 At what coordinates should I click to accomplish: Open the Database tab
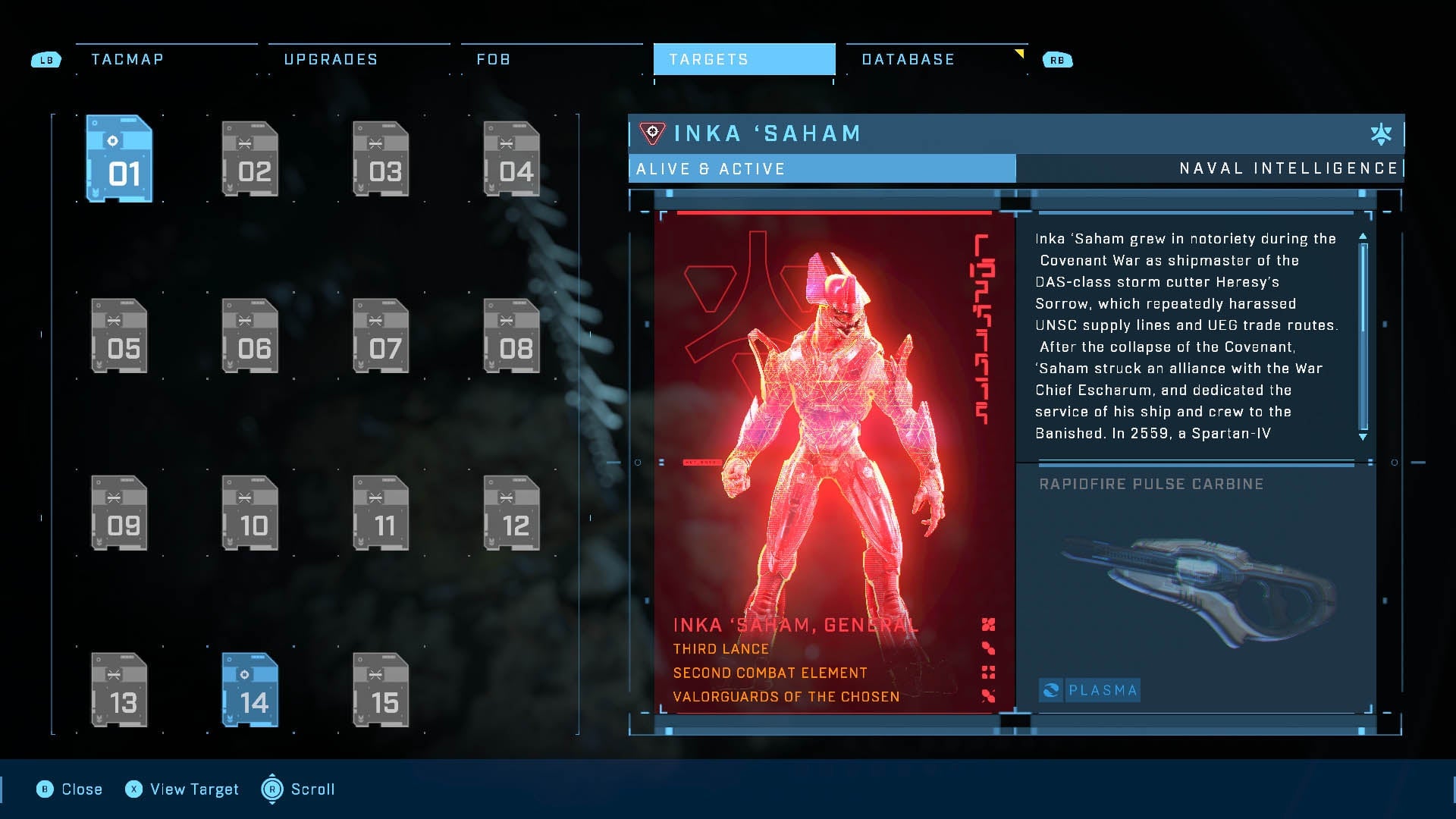pyautogui.click(x=908, y=58)
